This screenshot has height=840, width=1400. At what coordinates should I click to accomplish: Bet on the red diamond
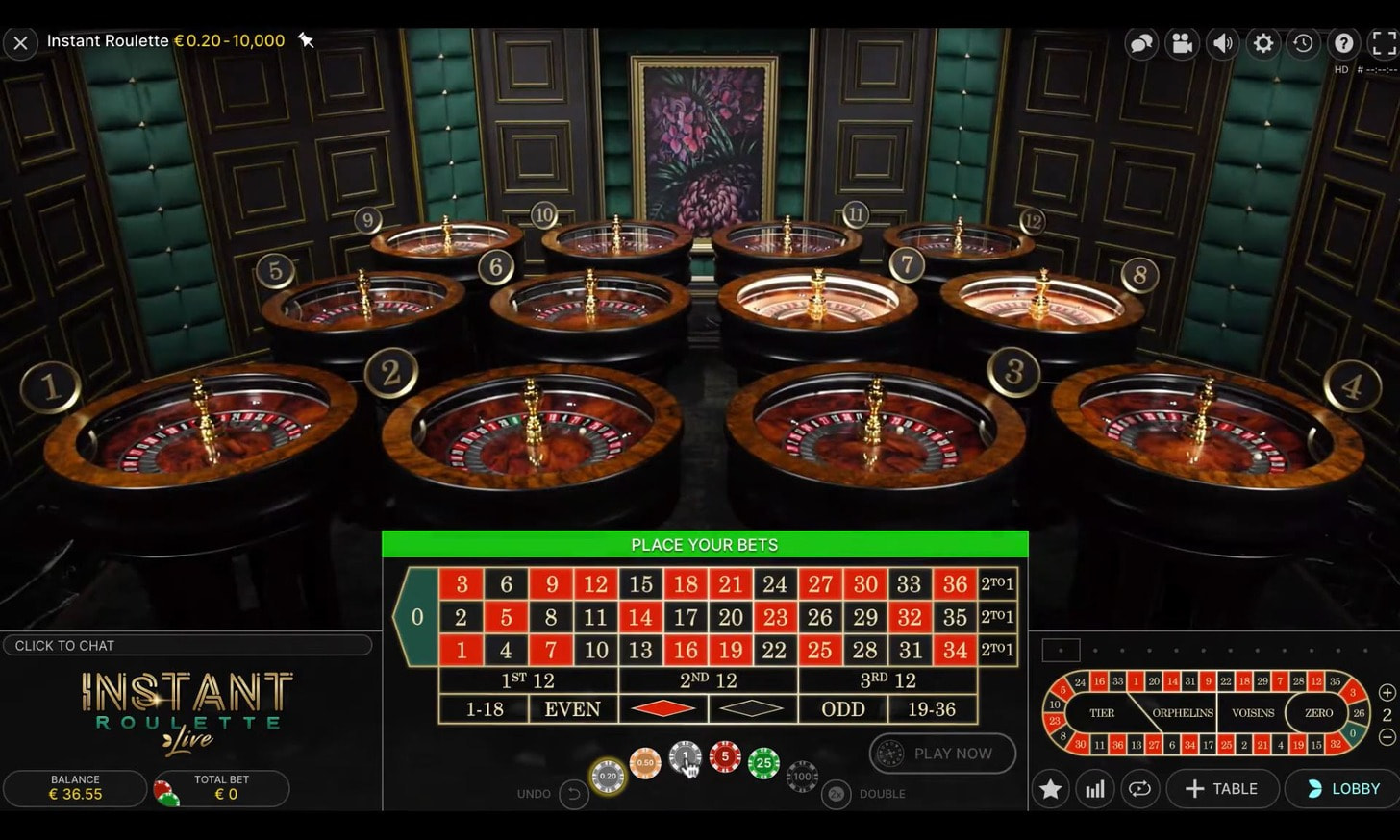click(662, 709)
